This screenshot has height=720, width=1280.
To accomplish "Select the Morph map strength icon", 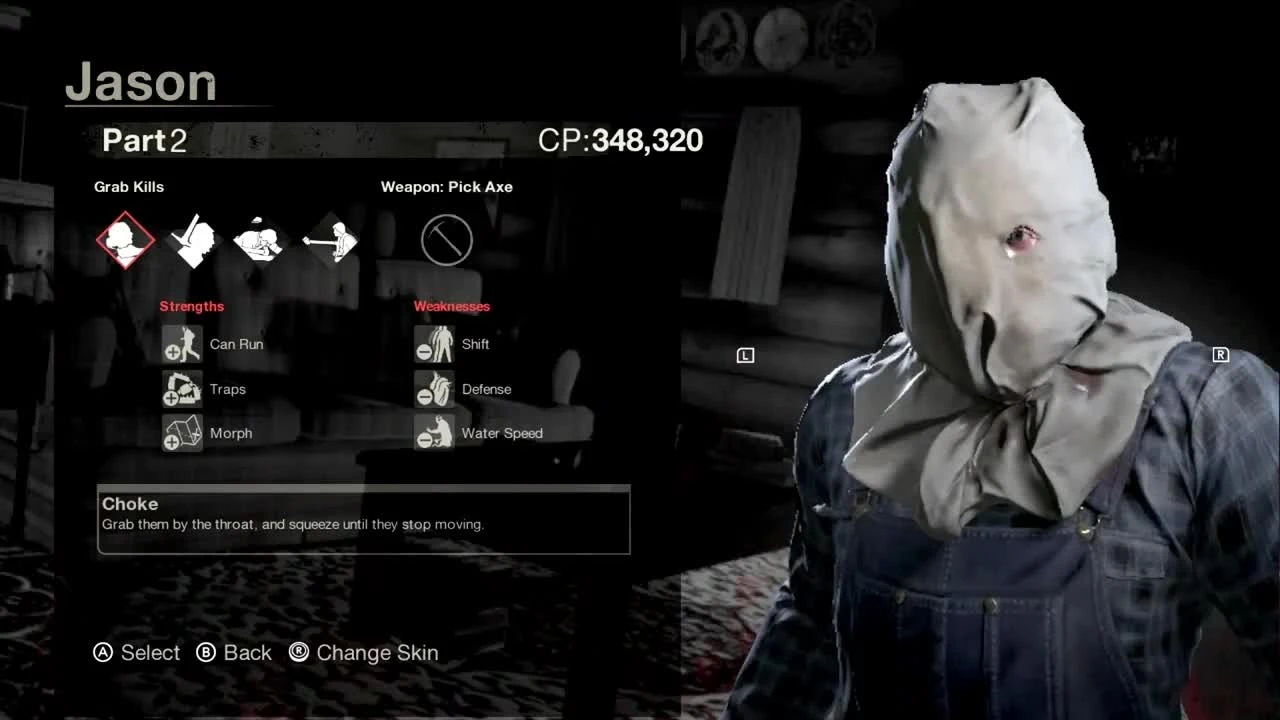I will pos(181,432).
